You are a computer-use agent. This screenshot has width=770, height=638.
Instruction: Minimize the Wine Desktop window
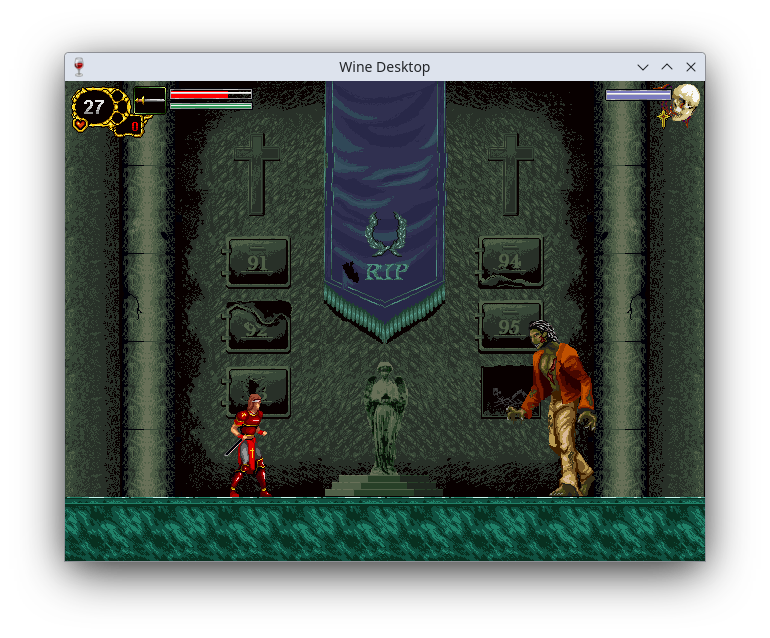643,67
